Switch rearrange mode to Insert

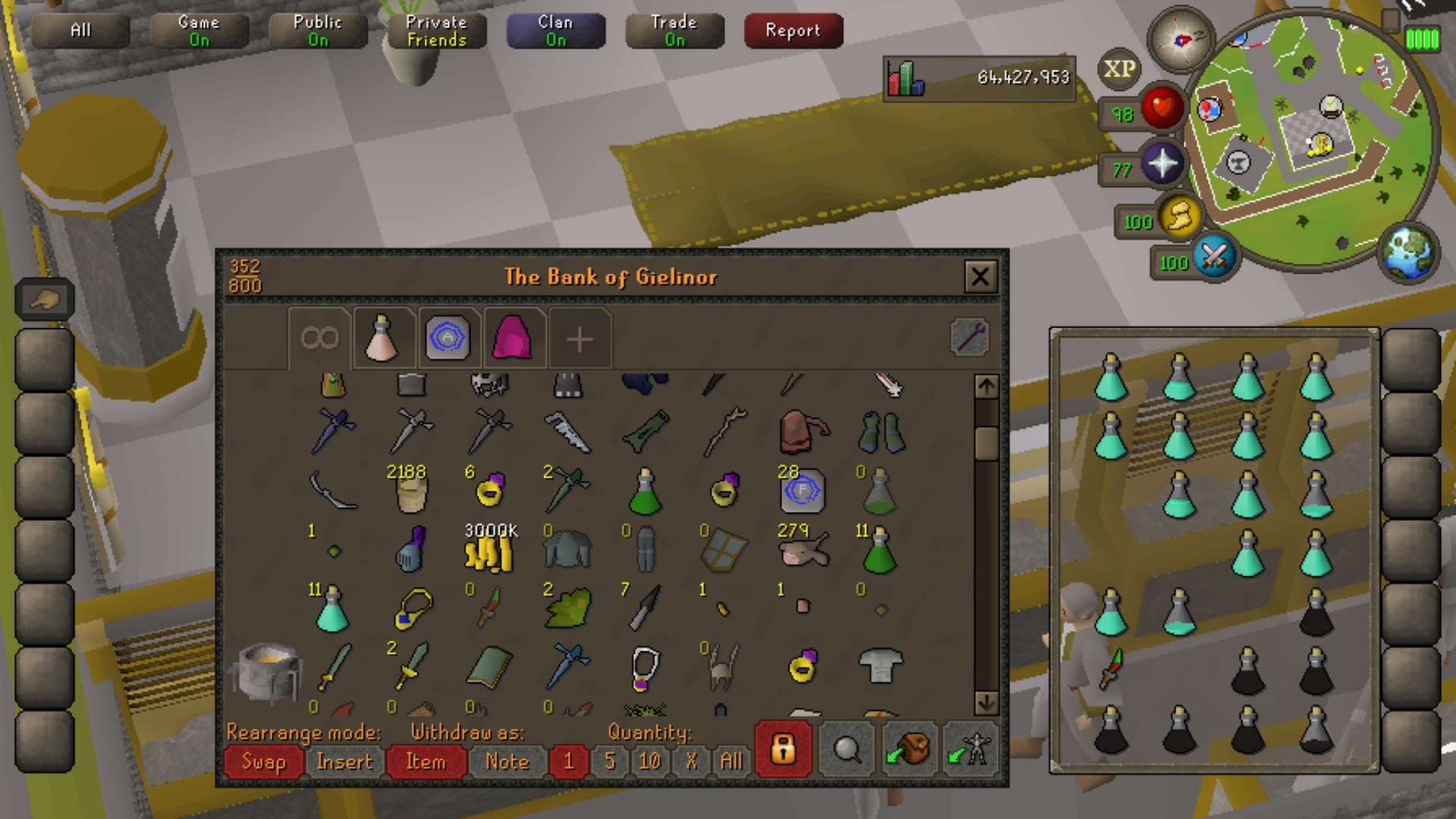pos(346,762)
